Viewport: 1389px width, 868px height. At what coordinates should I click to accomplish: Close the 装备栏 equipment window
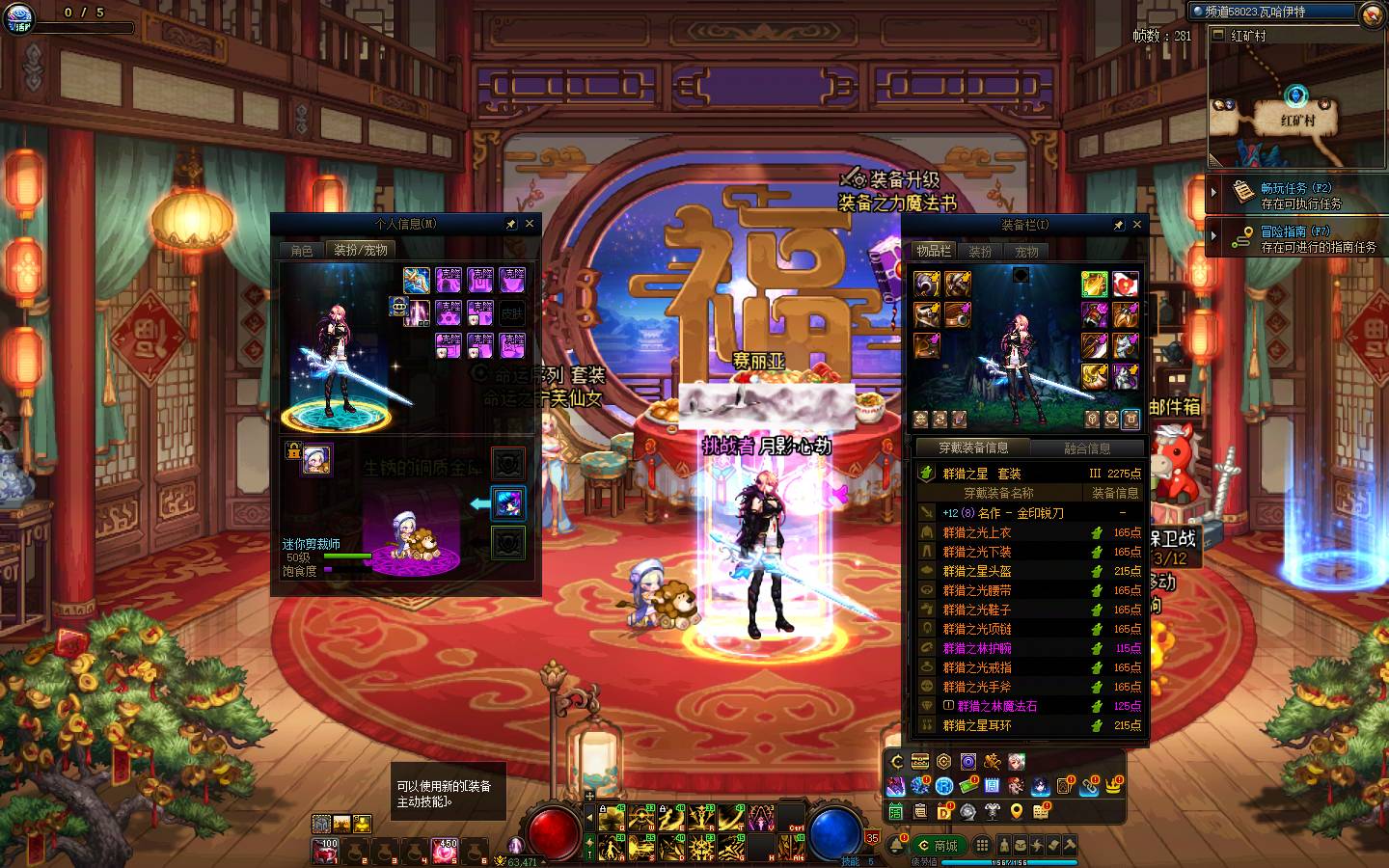tap(1136, 225)
